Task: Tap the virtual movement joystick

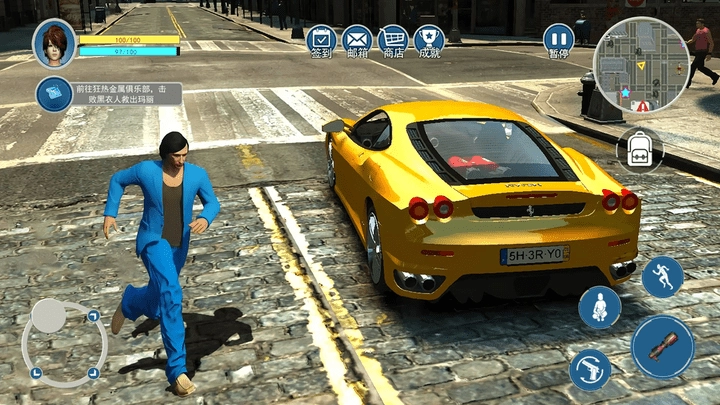Action: [64, 342]
